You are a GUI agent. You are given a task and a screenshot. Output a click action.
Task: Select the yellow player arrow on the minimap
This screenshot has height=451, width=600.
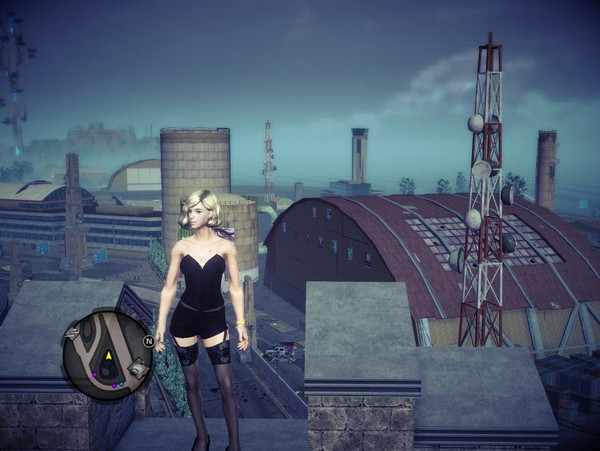pos(108,356)
